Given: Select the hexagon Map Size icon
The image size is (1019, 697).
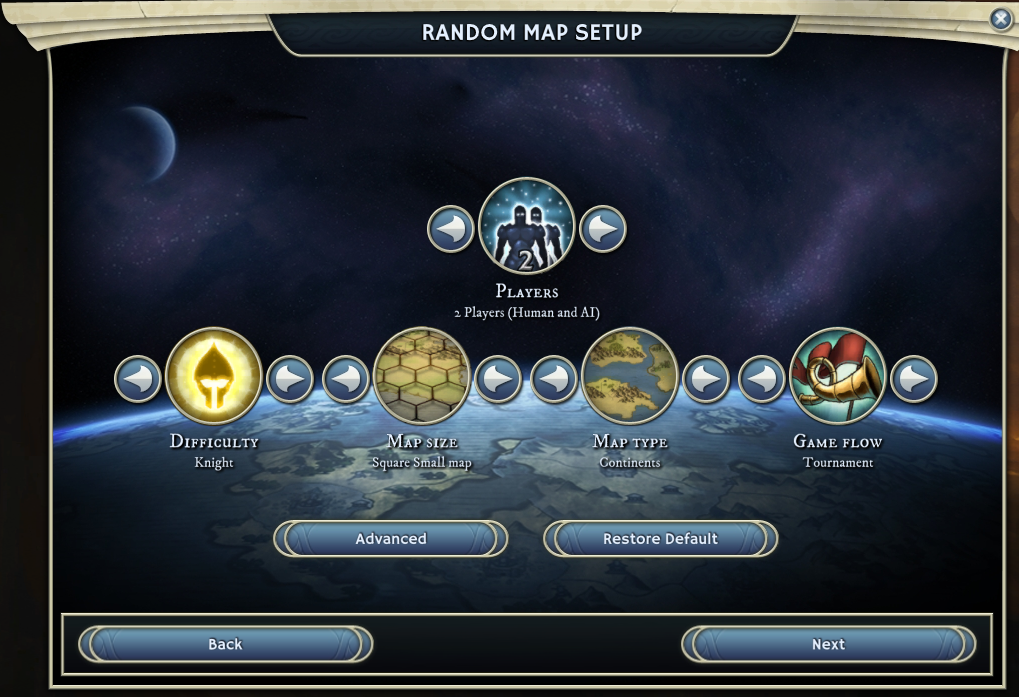Looking at the screenshot, I should (422, 377).
